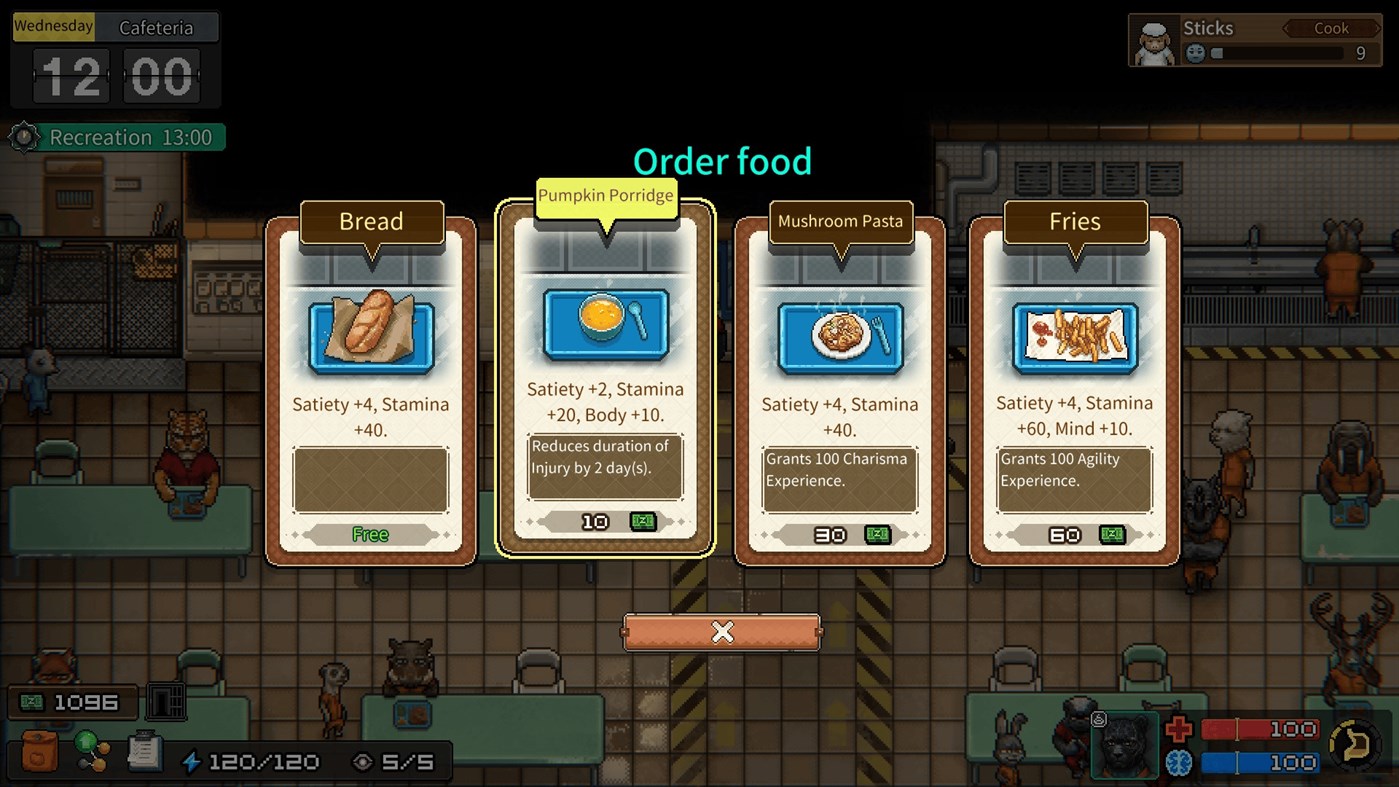Open the clipboard task list
The height and width of the screenshot is (787, 1399).
point(145,752)
